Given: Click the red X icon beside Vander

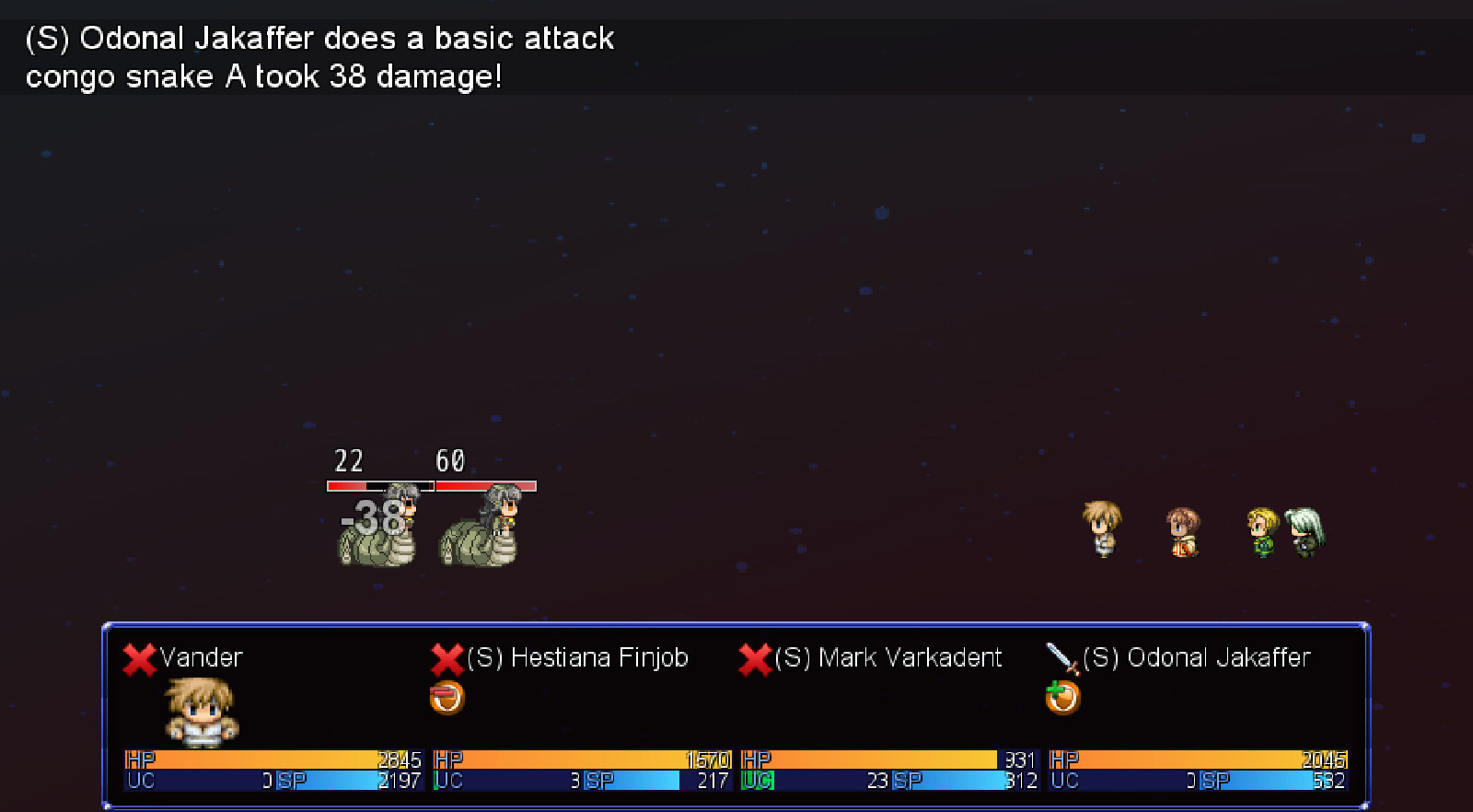Looking at the screenshot, I should (x=139, y=659).
